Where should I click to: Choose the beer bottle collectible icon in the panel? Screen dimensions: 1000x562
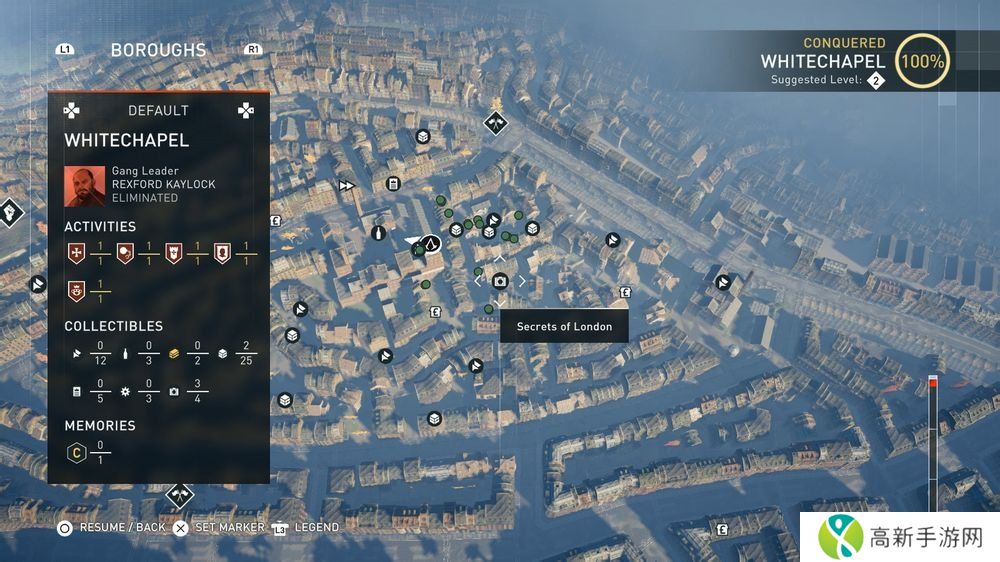(x=124, y=353)
